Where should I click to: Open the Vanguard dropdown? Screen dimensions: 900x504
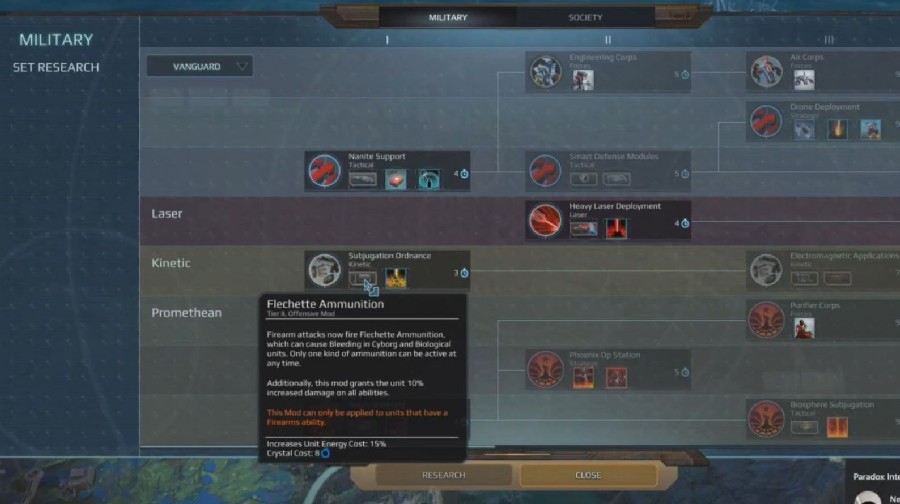click(x=199, y=66)
